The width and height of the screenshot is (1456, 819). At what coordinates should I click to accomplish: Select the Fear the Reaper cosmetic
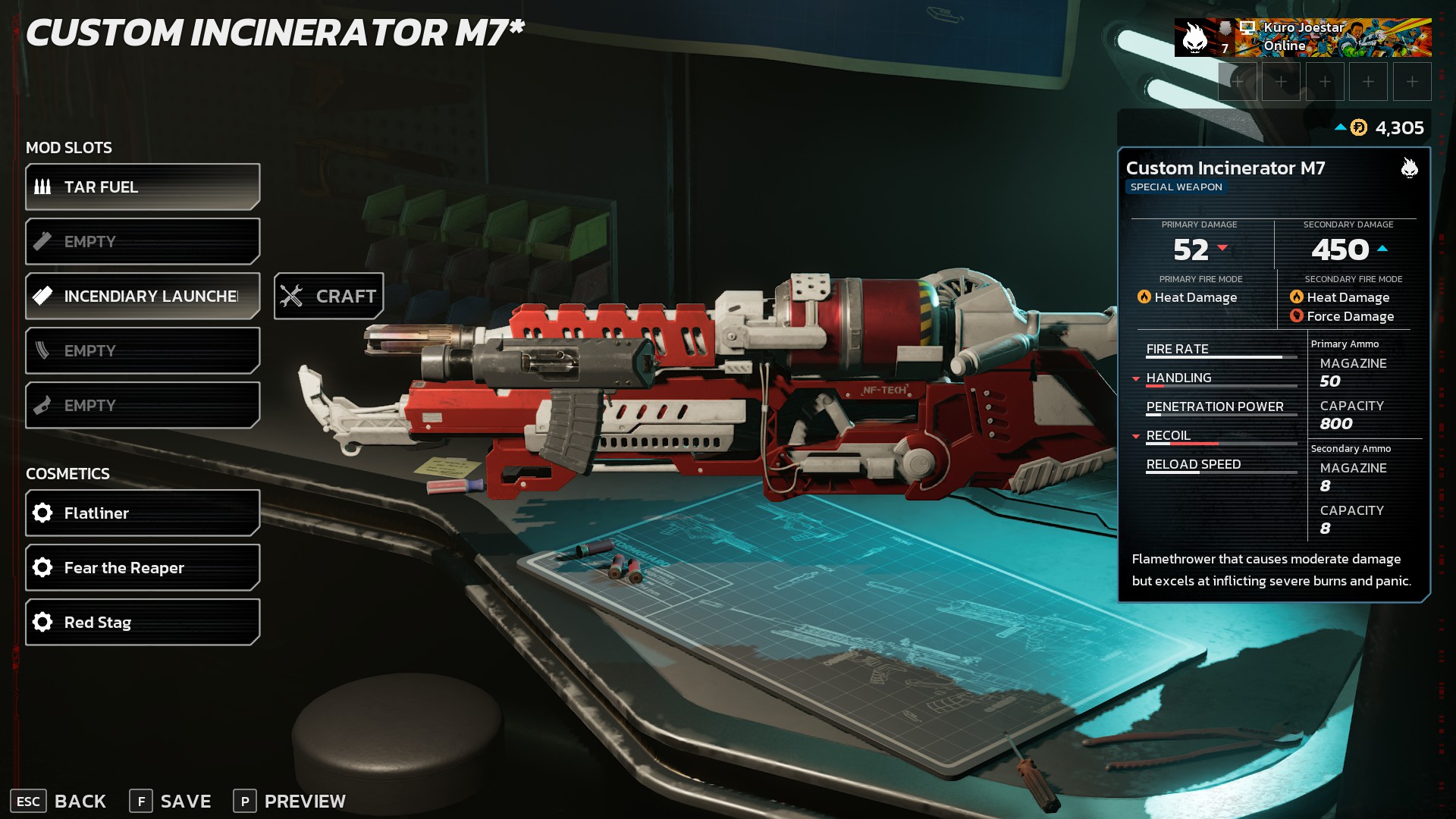pyautogui.click(x=143, y=568)
